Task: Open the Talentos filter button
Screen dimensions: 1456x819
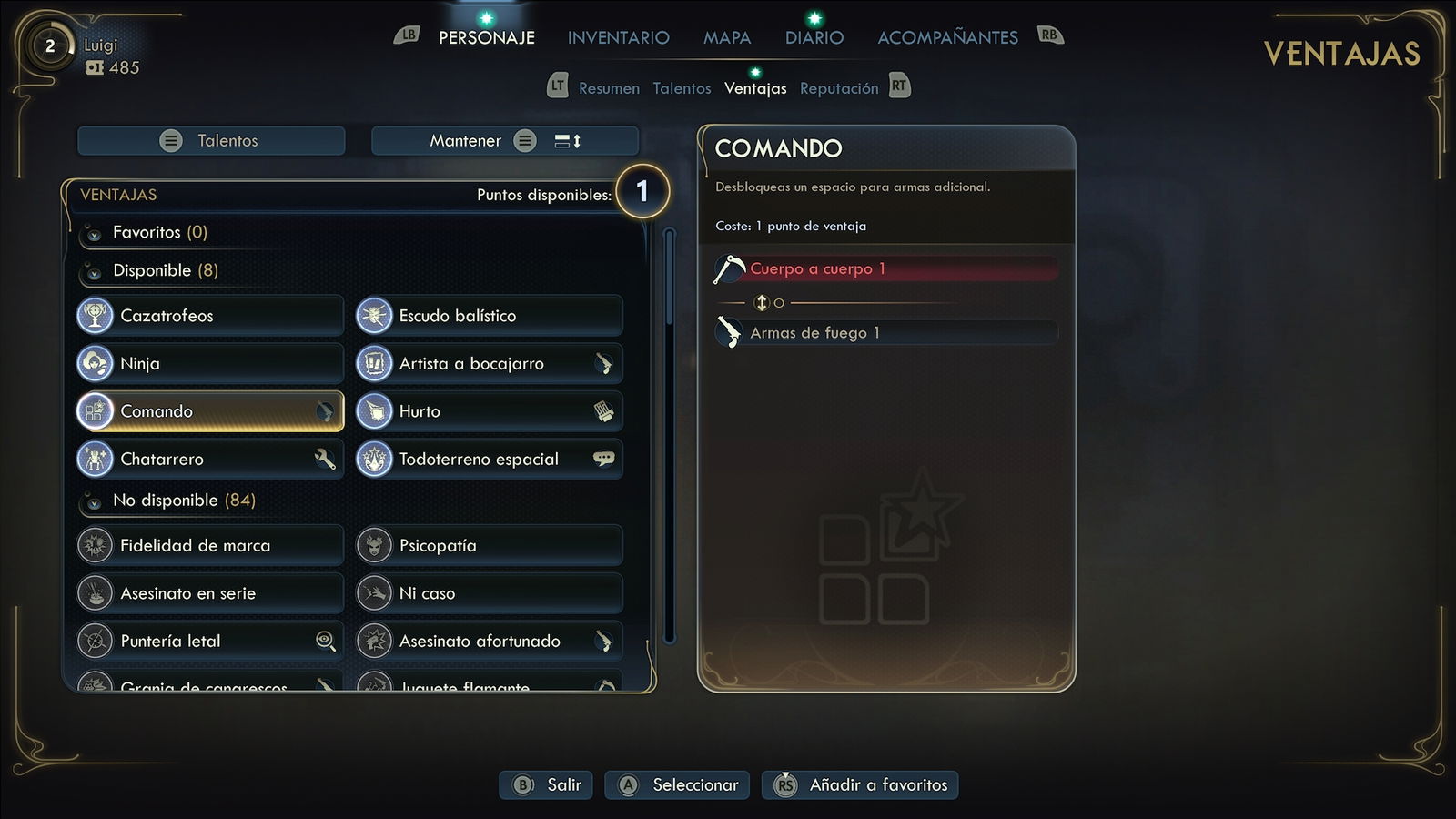Action: click(211, 141)
